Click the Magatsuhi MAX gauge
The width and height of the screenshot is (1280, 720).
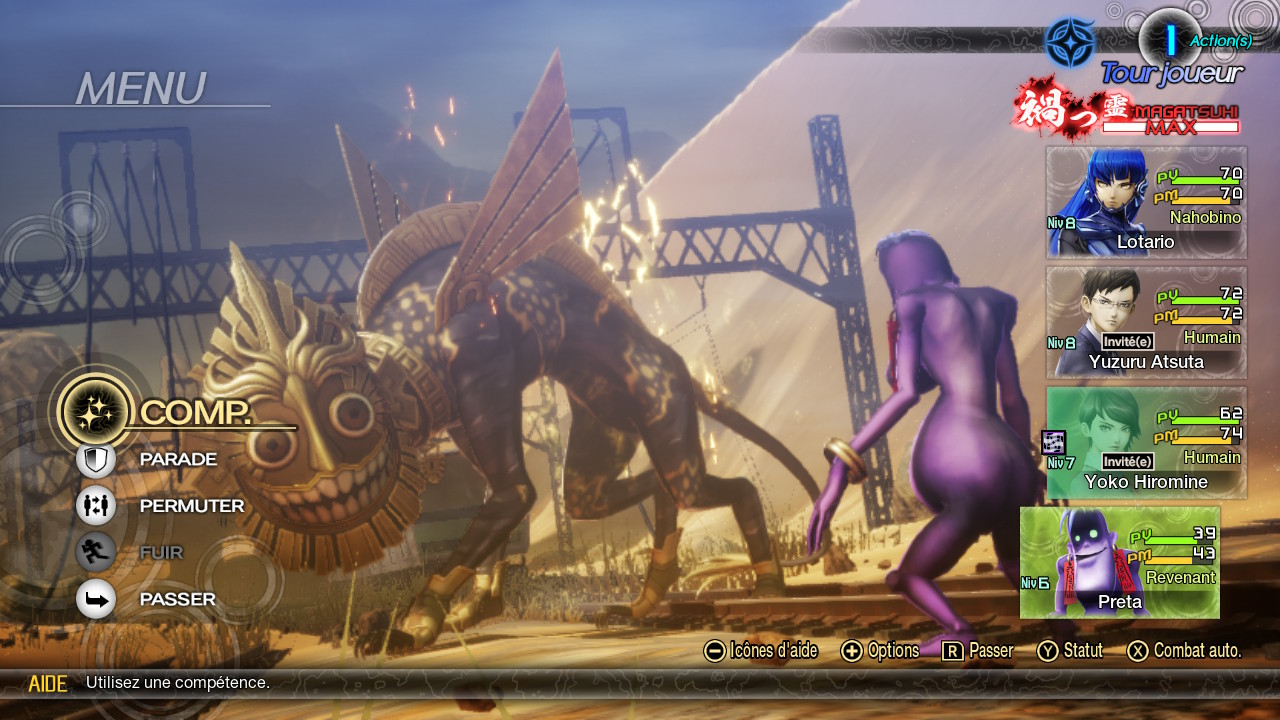(x=1171, y=119)
